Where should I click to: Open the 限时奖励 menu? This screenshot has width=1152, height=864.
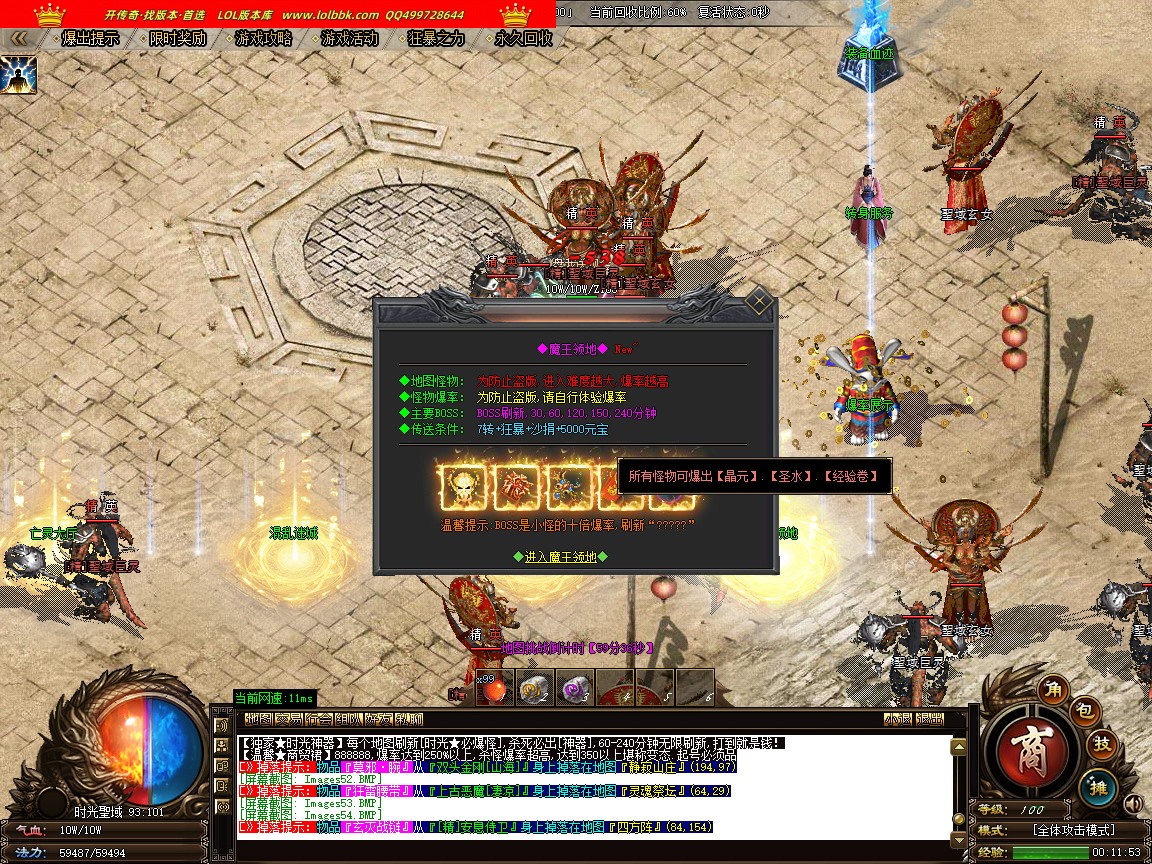point(177,39)
